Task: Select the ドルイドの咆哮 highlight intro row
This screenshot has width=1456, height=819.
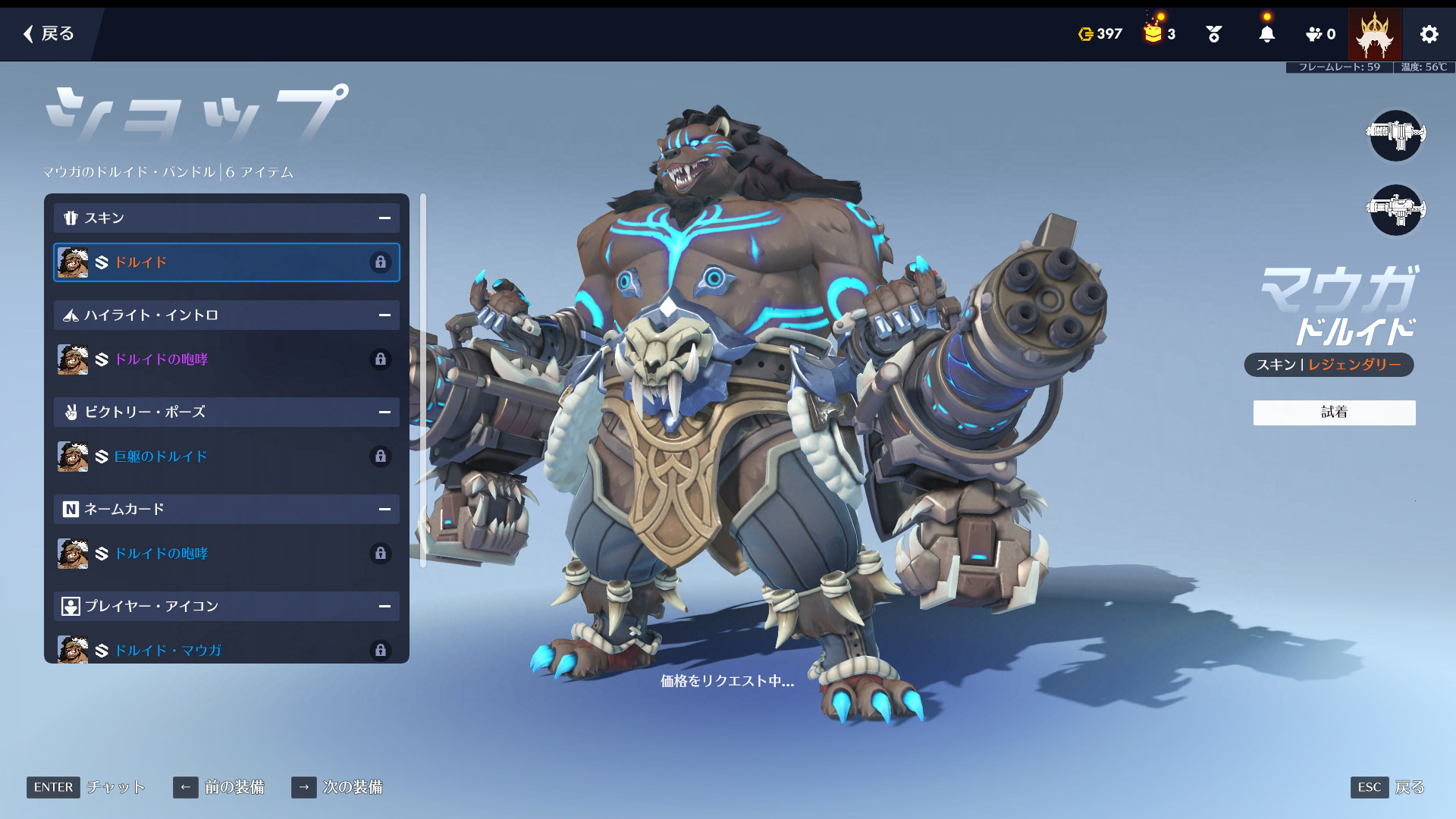Action: pyautogui.click(x=226, y=359)
